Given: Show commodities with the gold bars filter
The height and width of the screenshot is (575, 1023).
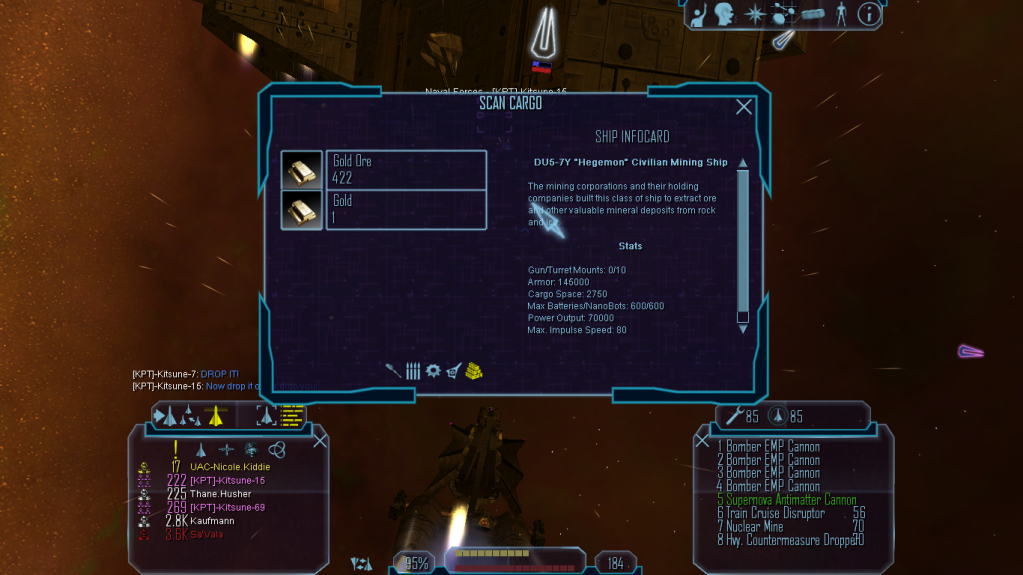Looking at the screenshot, I should (473, 370).
